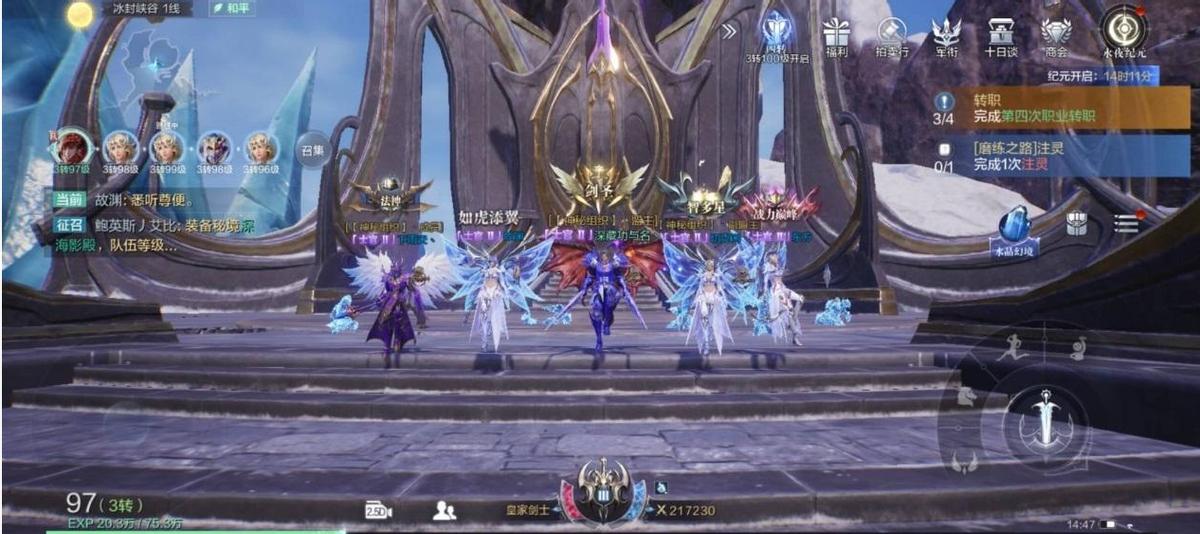Select the level 99 teammate portrait
The image size is (1200, 534).
pyautogui.click(x=167, y=148)
